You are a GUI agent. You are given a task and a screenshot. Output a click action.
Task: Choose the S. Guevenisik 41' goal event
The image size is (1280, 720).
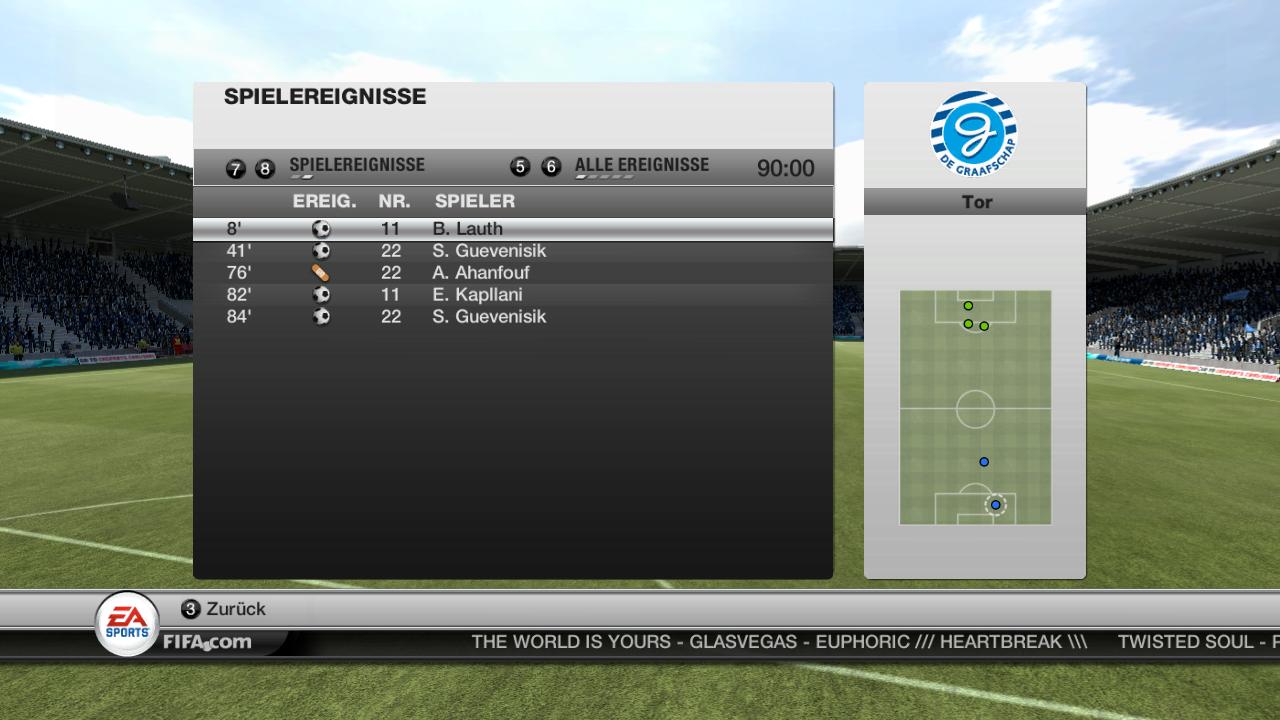click(x=512, y=251)
